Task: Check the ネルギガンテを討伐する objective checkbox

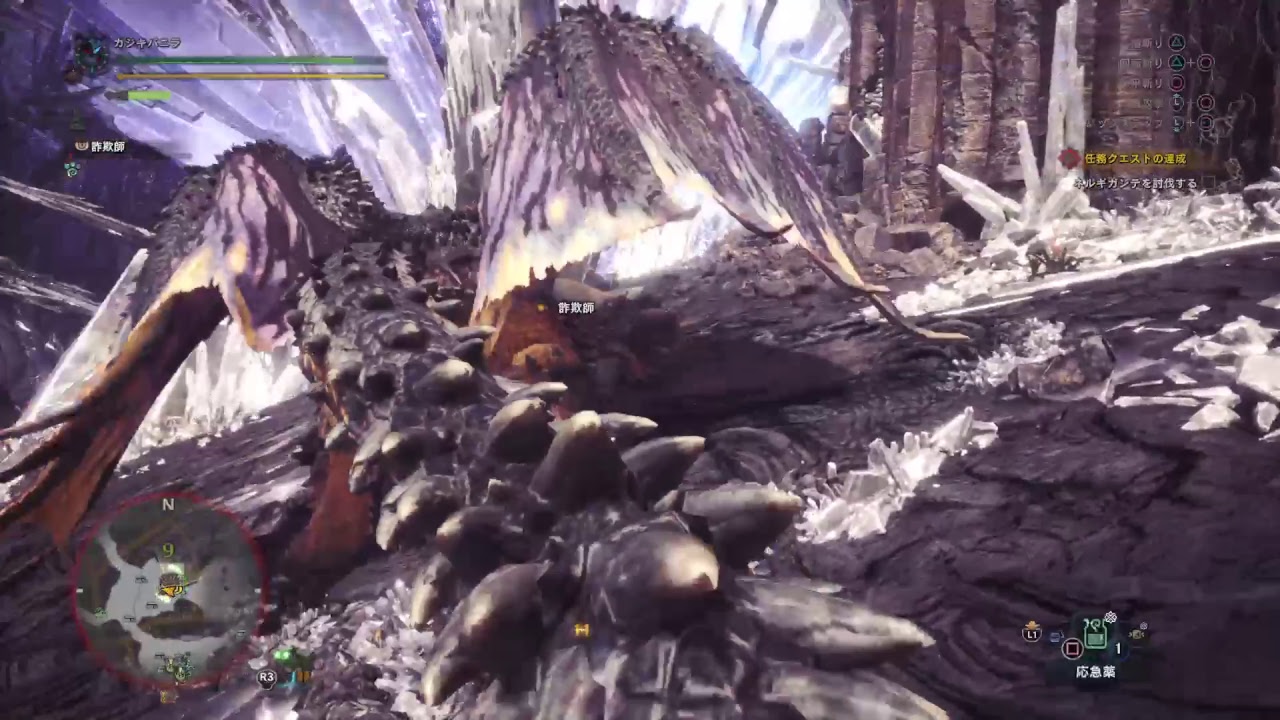Action: click(1208, 183)
